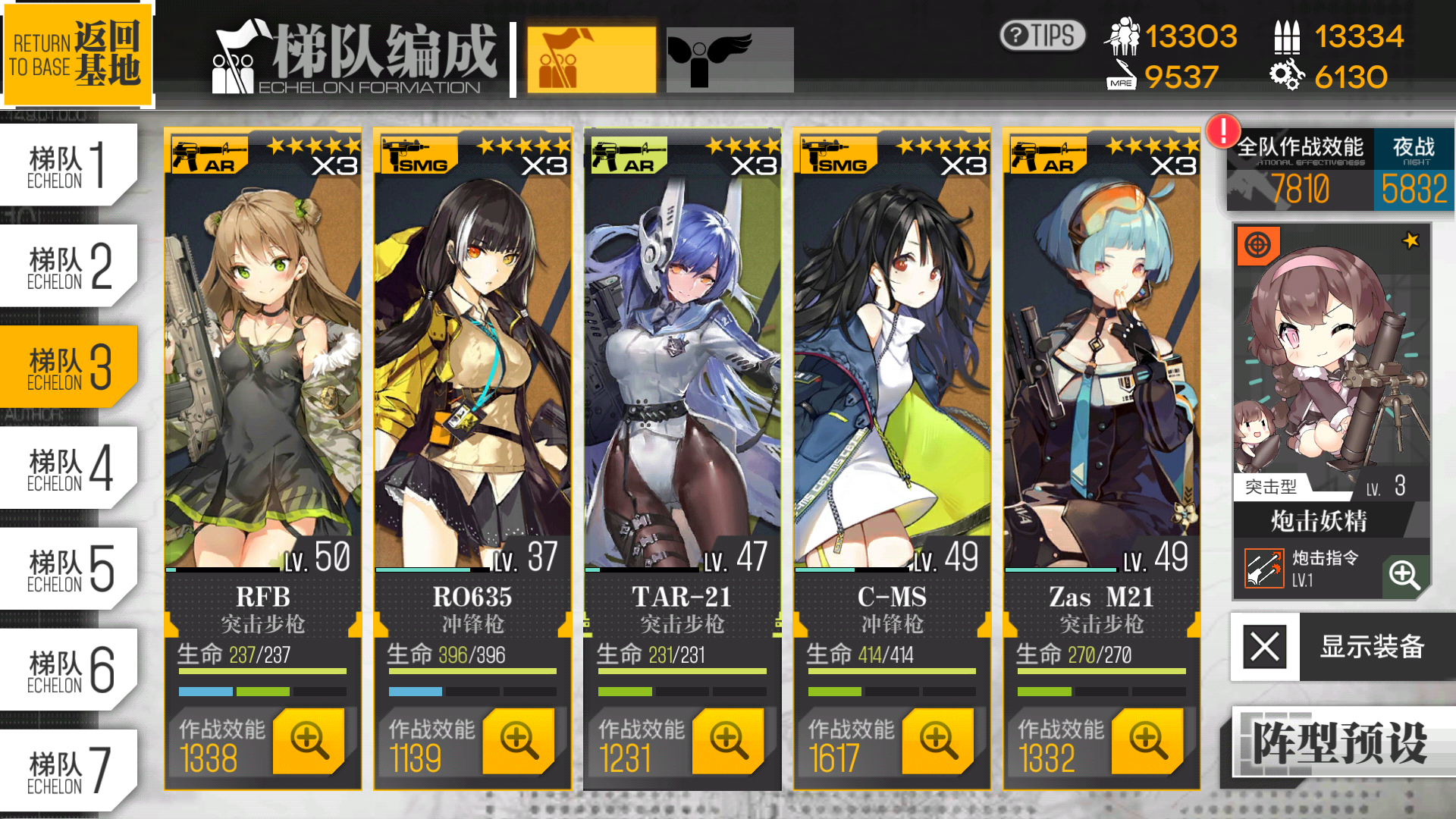Open the TIPS help icon

[x=1041, y=33]
